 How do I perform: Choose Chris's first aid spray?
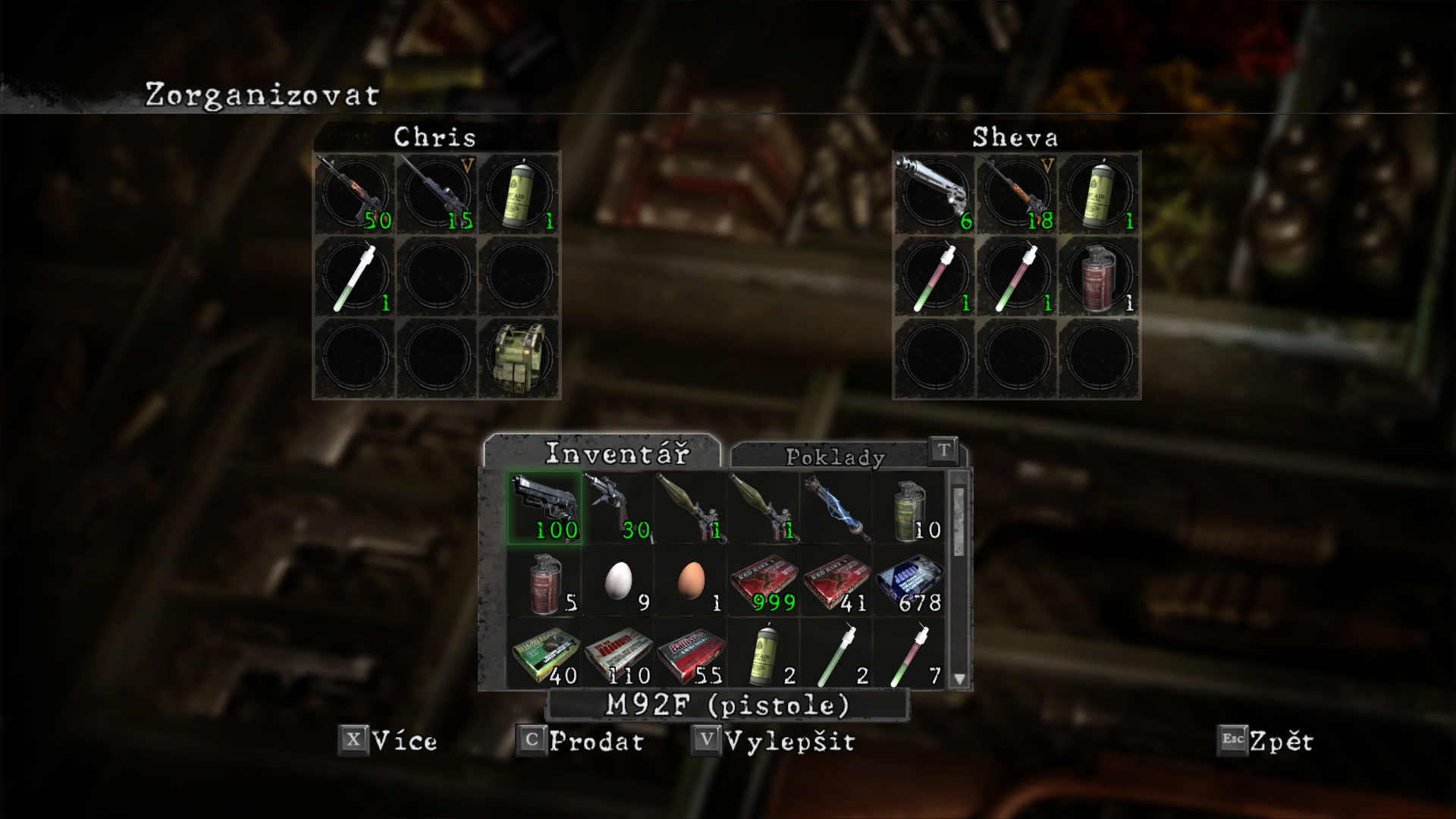[519, 193]
